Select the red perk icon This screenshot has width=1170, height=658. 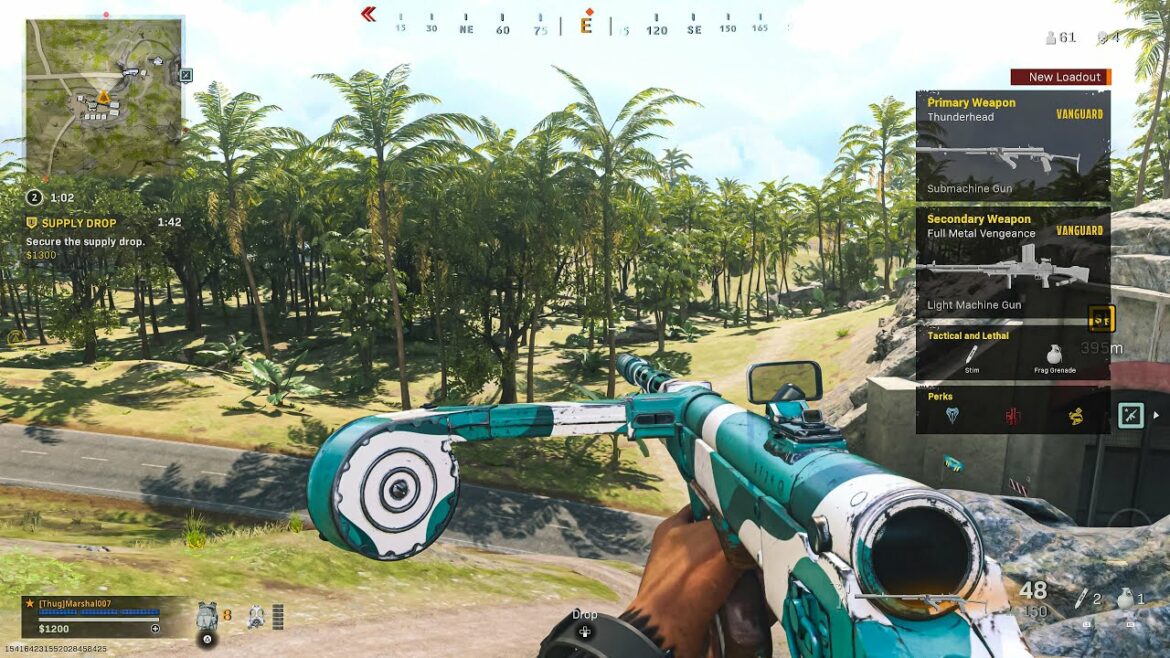coord(1013,416)
